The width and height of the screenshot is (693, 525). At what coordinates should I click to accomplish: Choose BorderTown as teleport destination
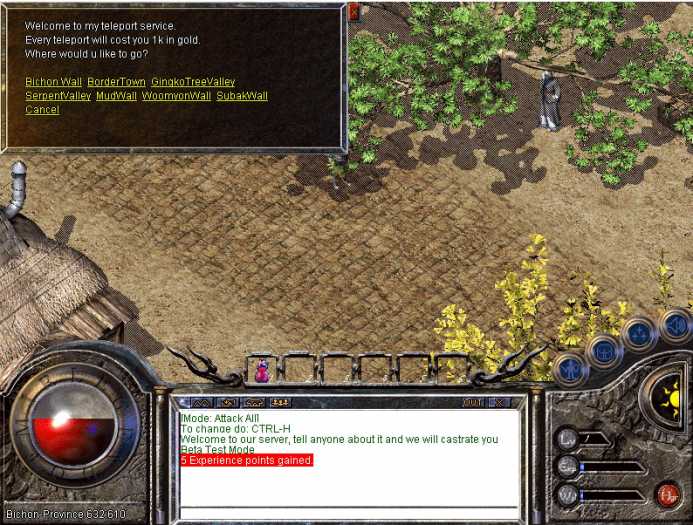click(x=116, y=81)
